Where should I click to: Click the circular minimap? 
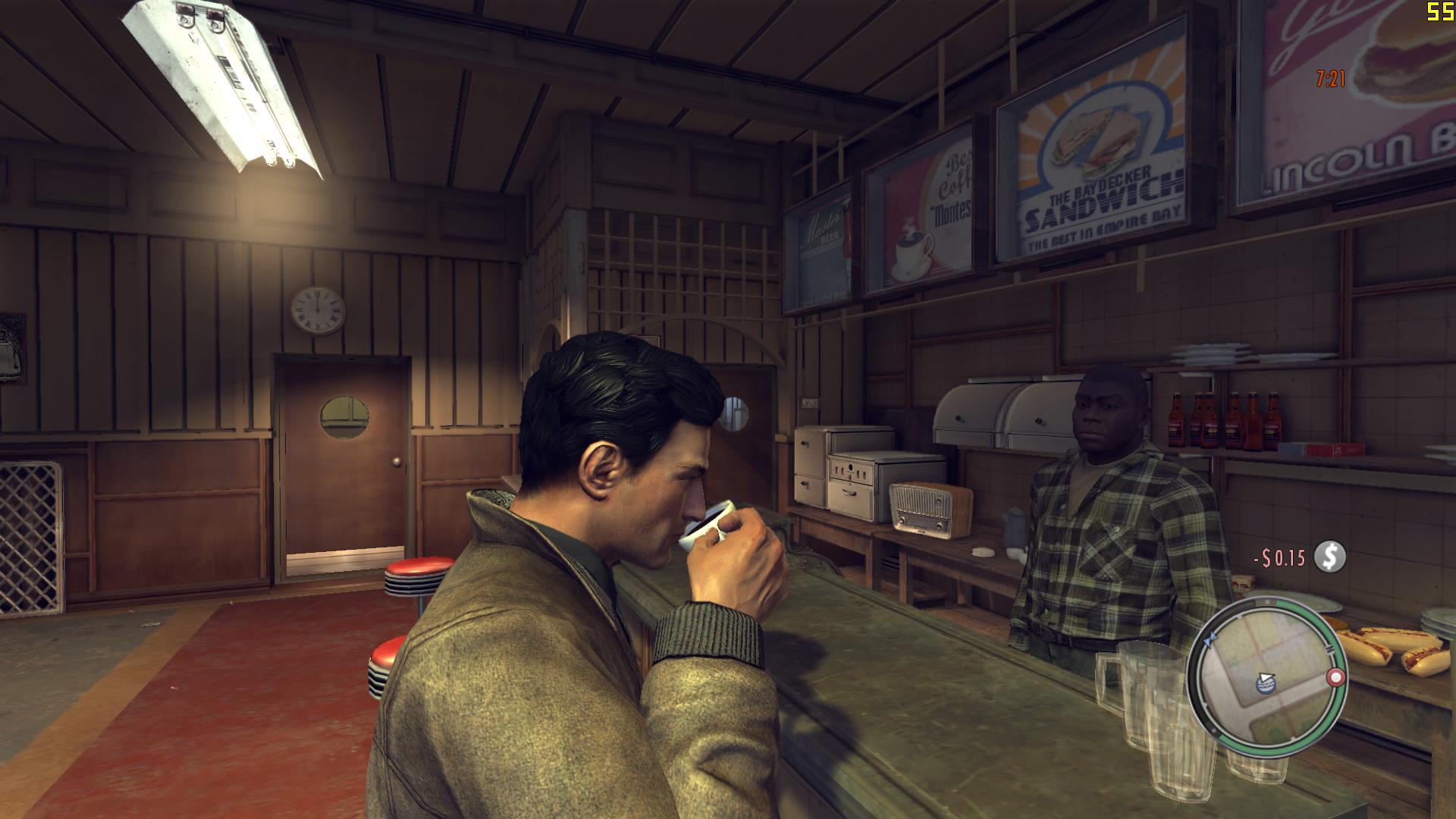click(1264, 676)
